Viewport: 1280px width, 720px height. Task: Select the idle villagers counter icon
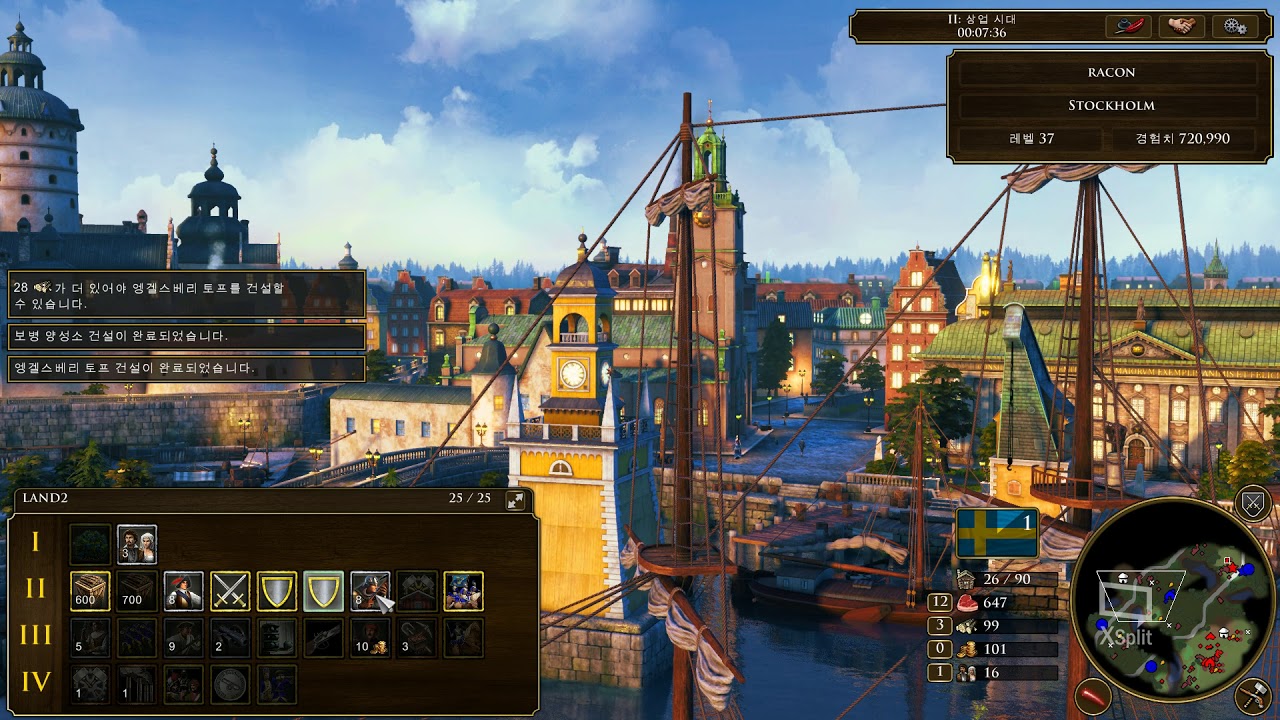click(x=965, y=673)
